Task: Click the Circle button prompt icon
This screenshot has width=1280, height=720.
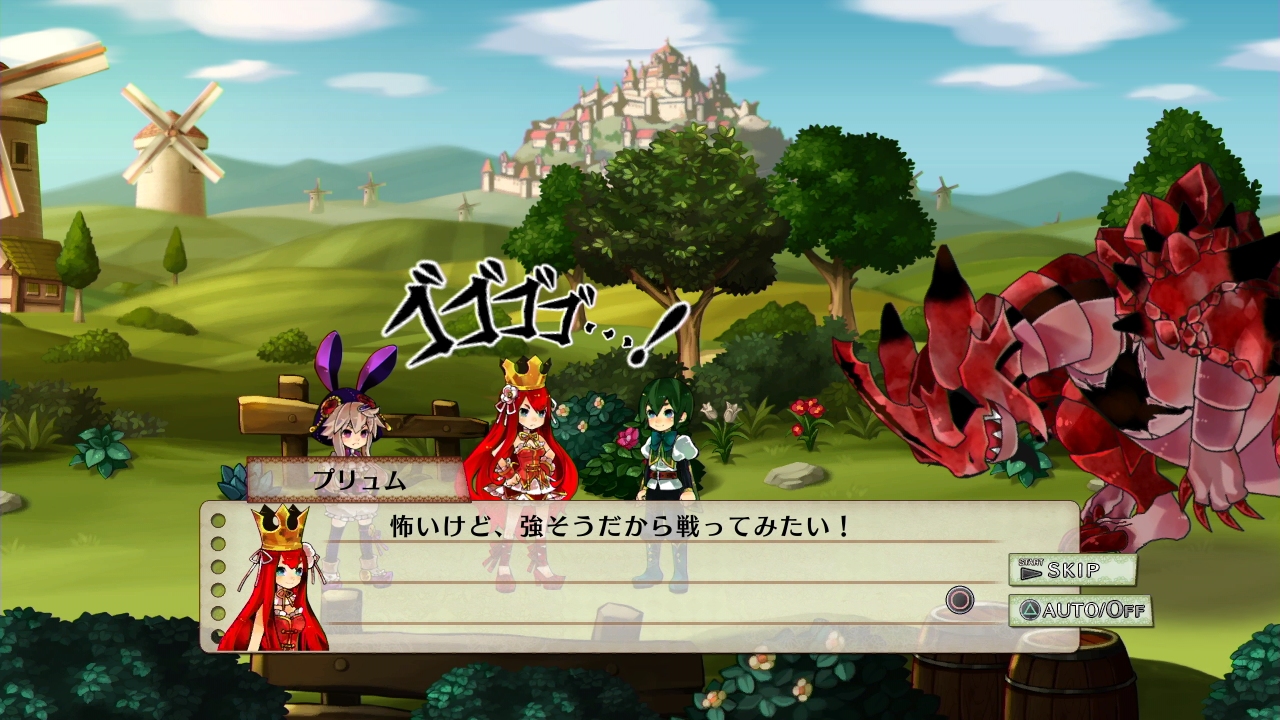Action: click(x=959, y=600)
